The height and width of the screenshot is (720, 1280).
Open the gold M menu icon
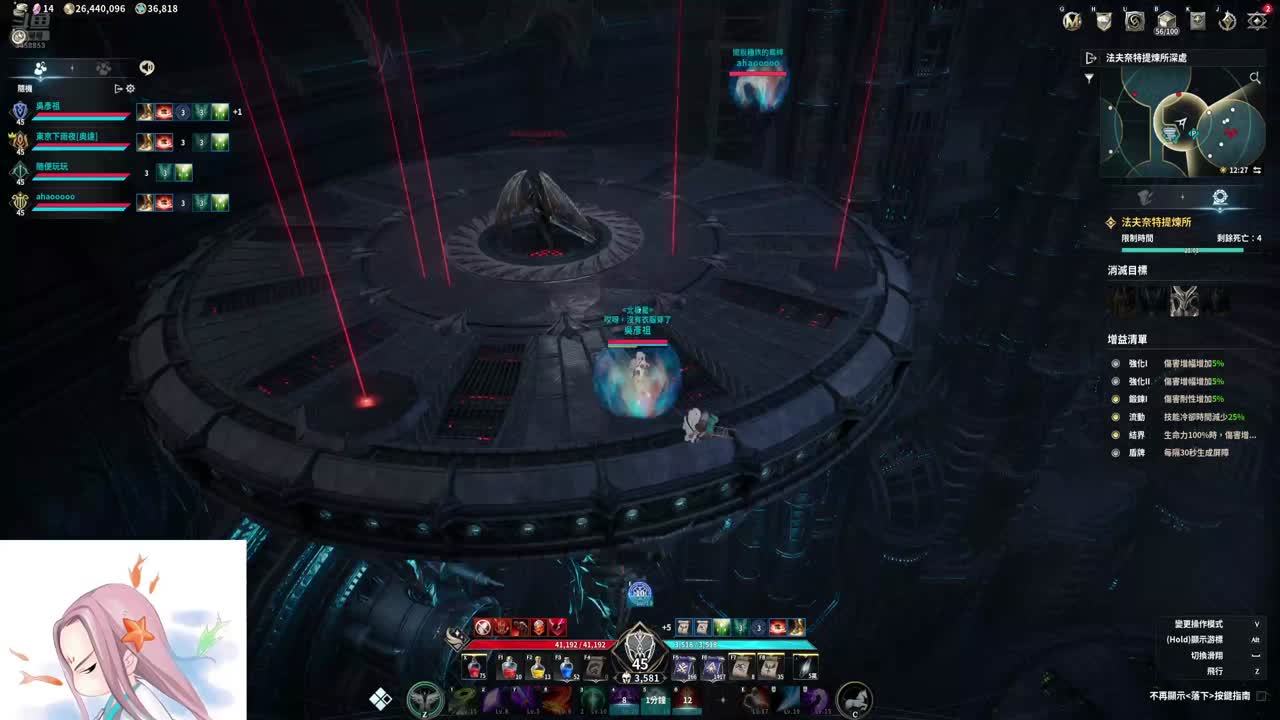pos(1073,20)
